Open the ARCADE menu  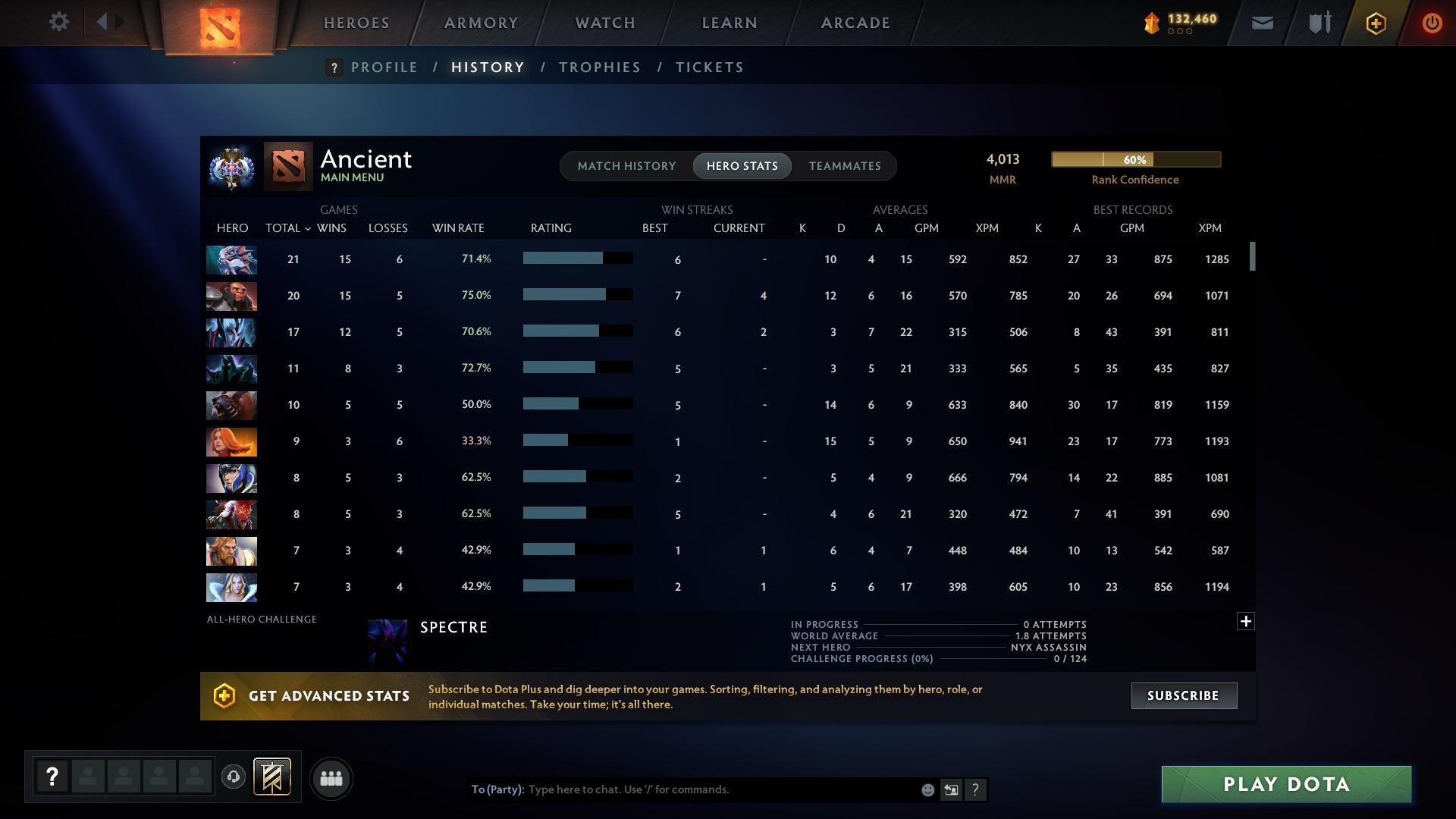[x=854, y=23]
